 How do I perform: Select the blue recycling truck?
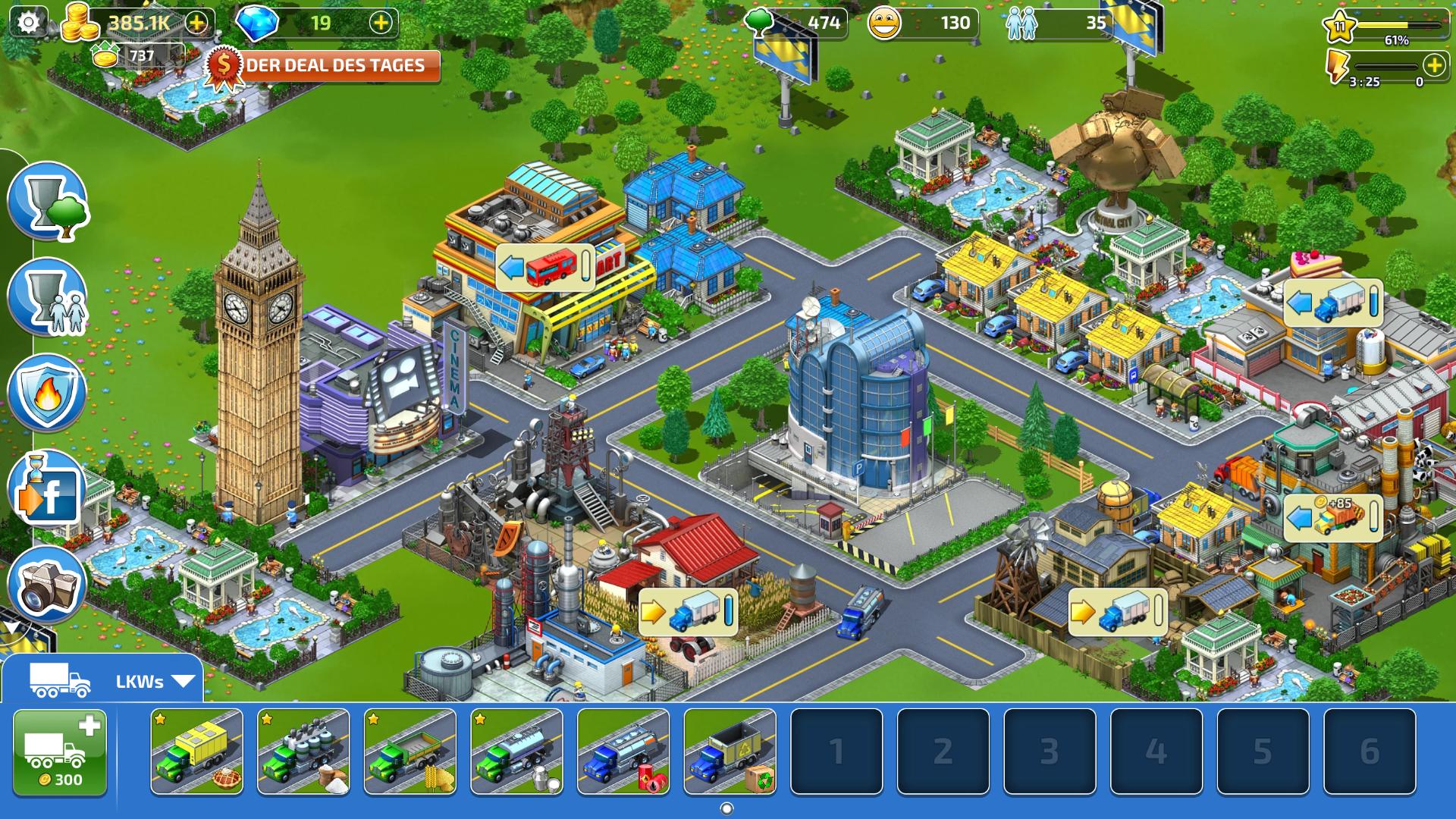coord(730,752)
